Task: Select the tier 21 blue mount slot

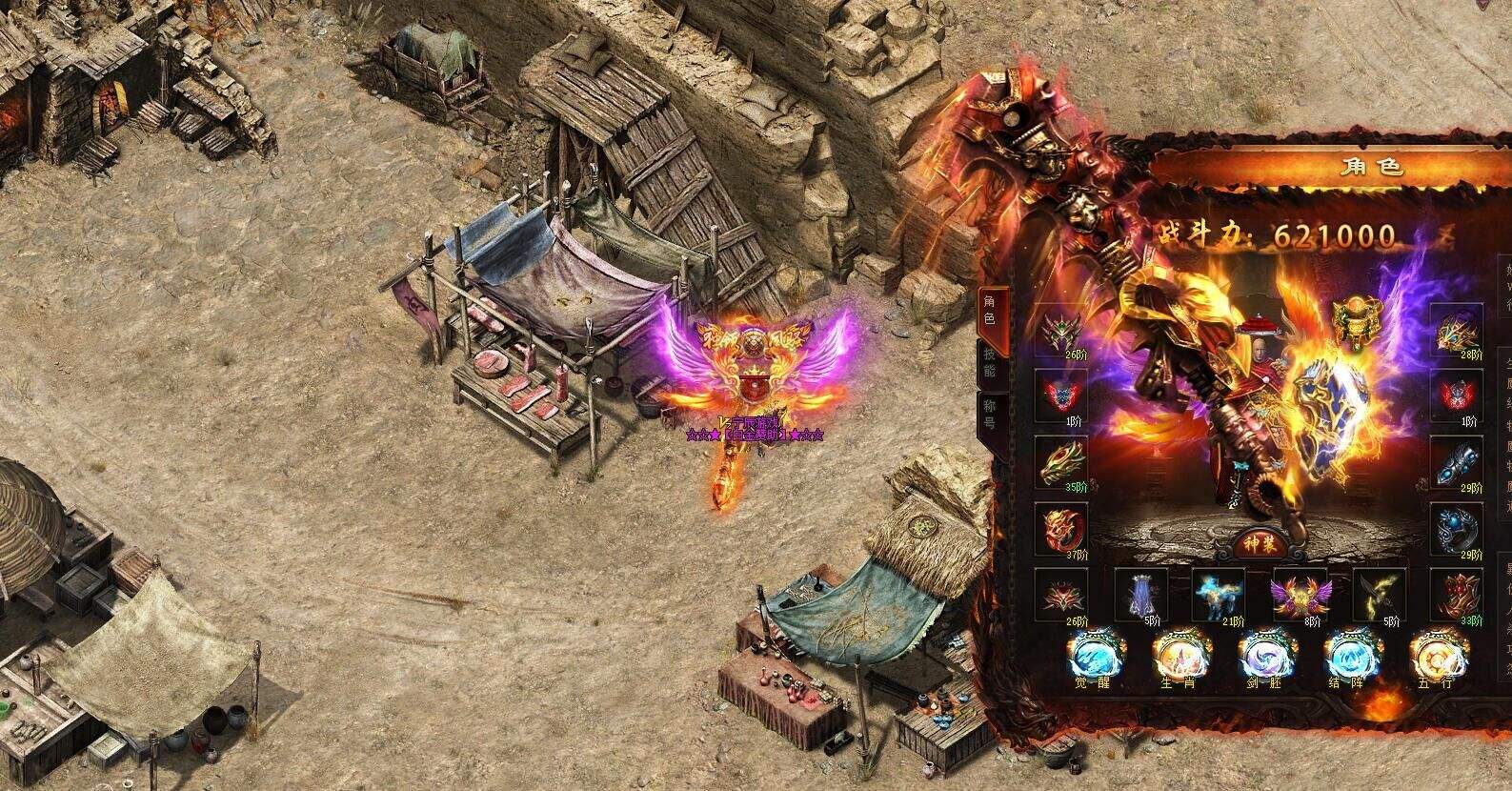Action: pyautogui.click(x=1218, y=595)
